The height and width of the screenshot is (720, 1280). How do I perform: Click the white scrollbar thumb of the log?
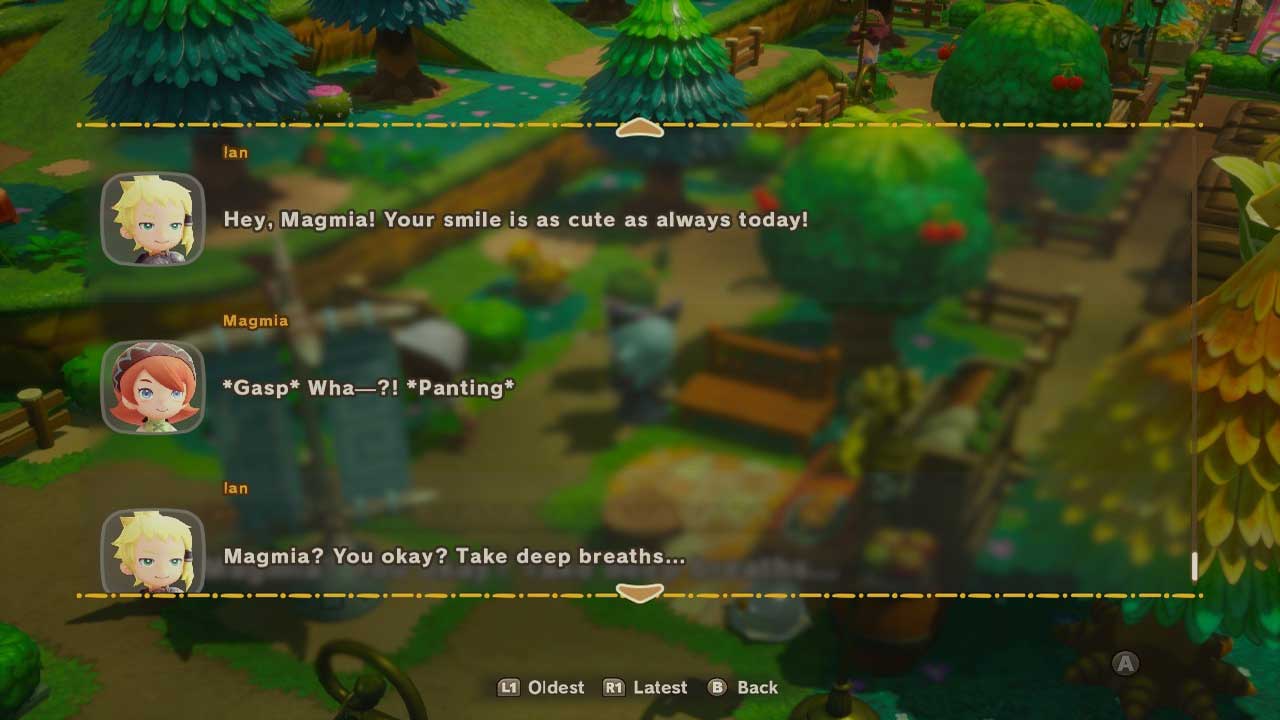pyautogui.click(x=1194, y=566)
